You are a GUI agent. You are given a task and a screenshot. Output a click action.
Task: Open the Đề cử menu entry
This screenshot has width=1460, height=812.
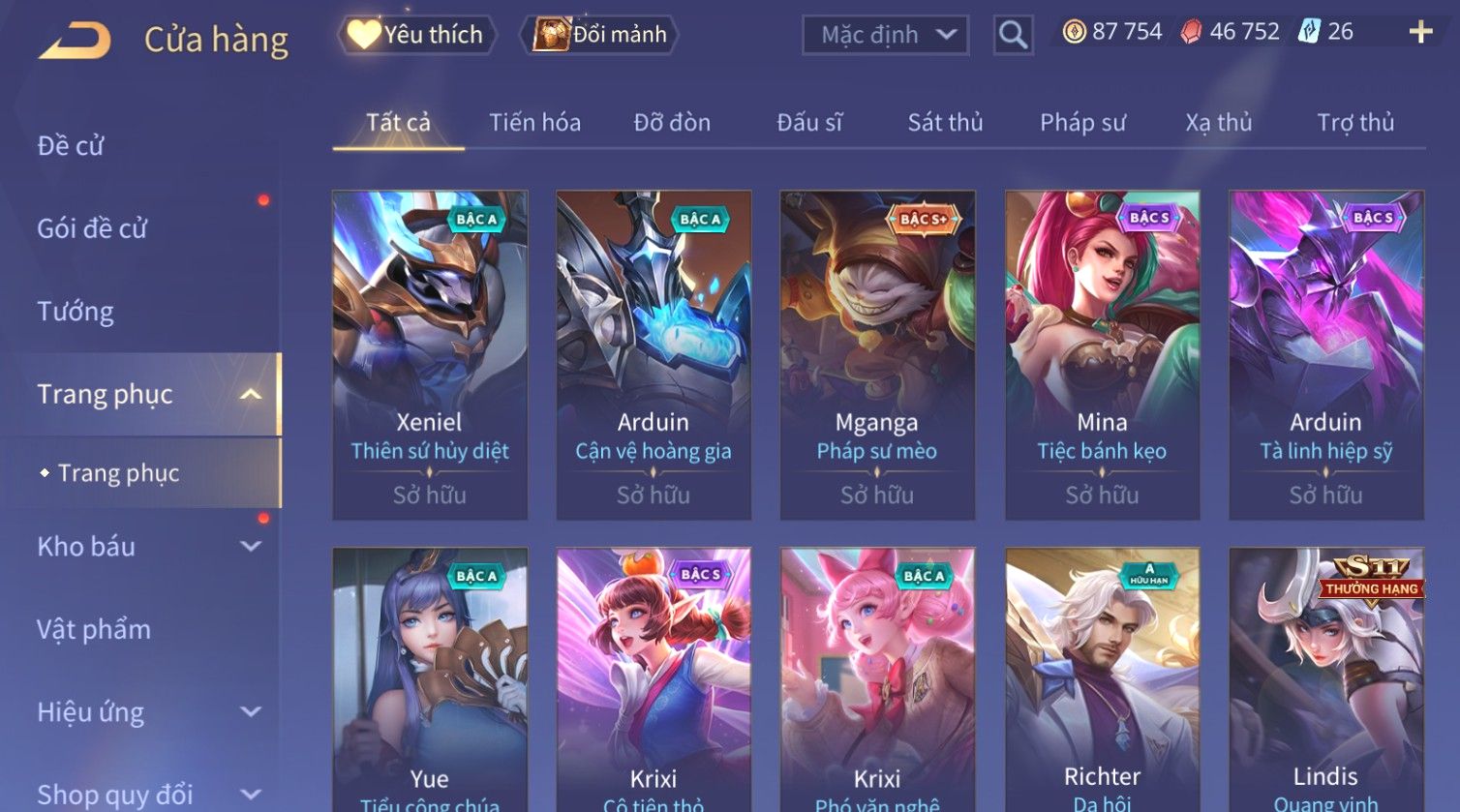(71, 146)
